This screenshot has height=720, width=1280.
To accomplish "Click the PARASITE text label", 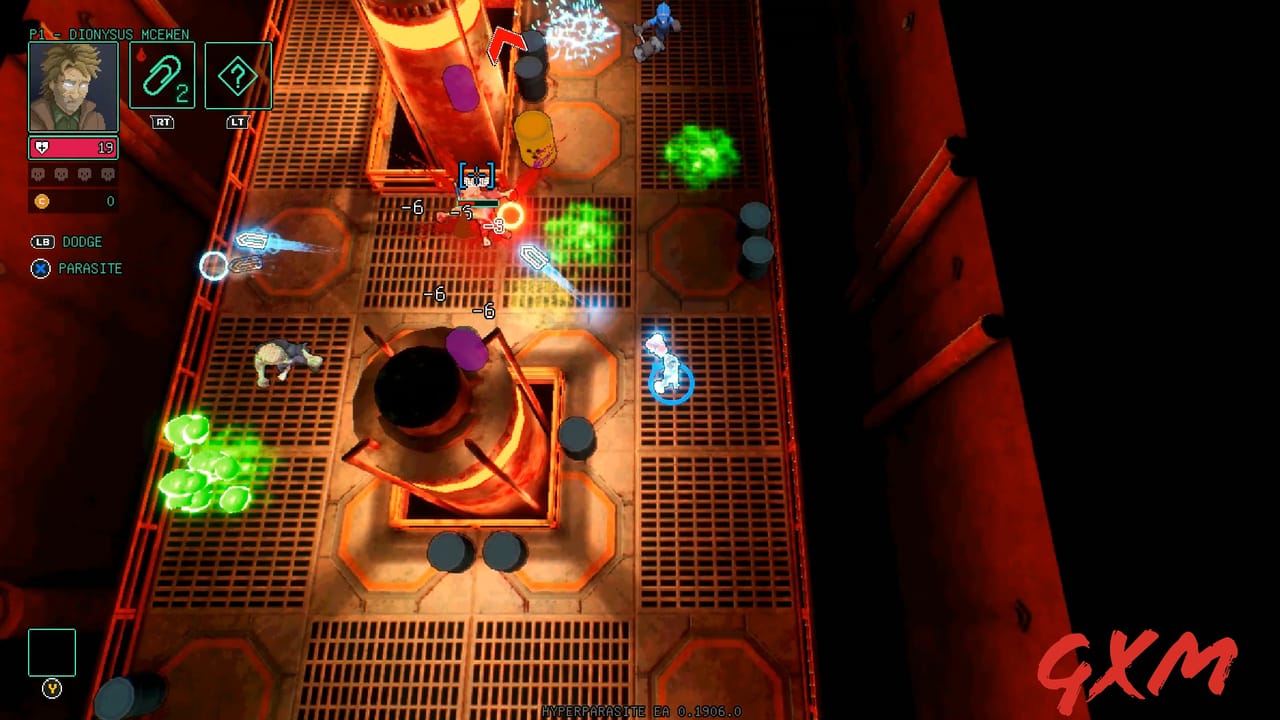I will pos(91,268).
